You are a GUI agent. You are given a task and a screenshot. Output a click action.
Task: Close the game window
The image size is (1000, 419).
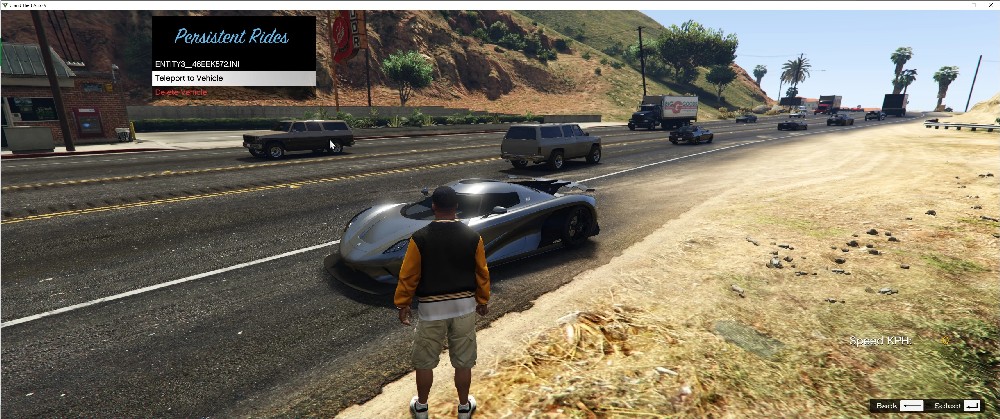click(990, 5)
